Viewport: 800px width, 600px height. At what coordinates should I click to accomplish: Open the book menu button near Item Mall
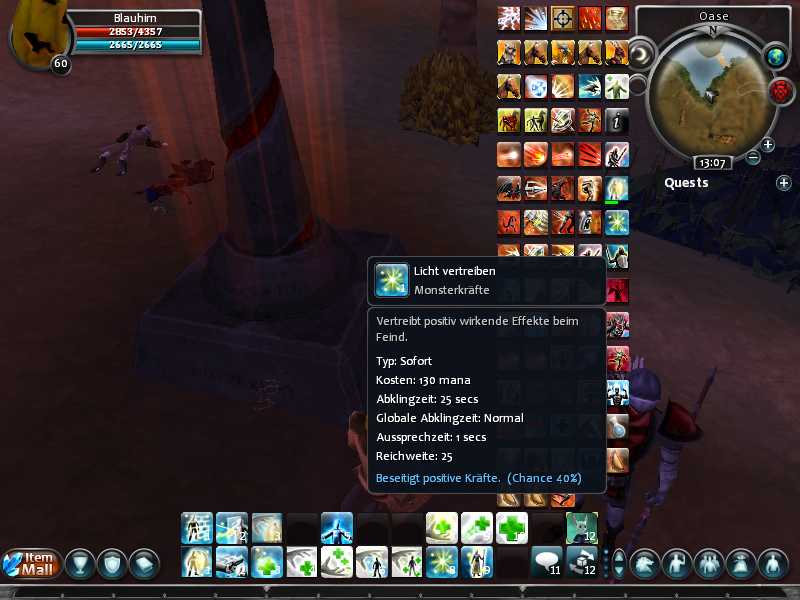click(143, 564)
